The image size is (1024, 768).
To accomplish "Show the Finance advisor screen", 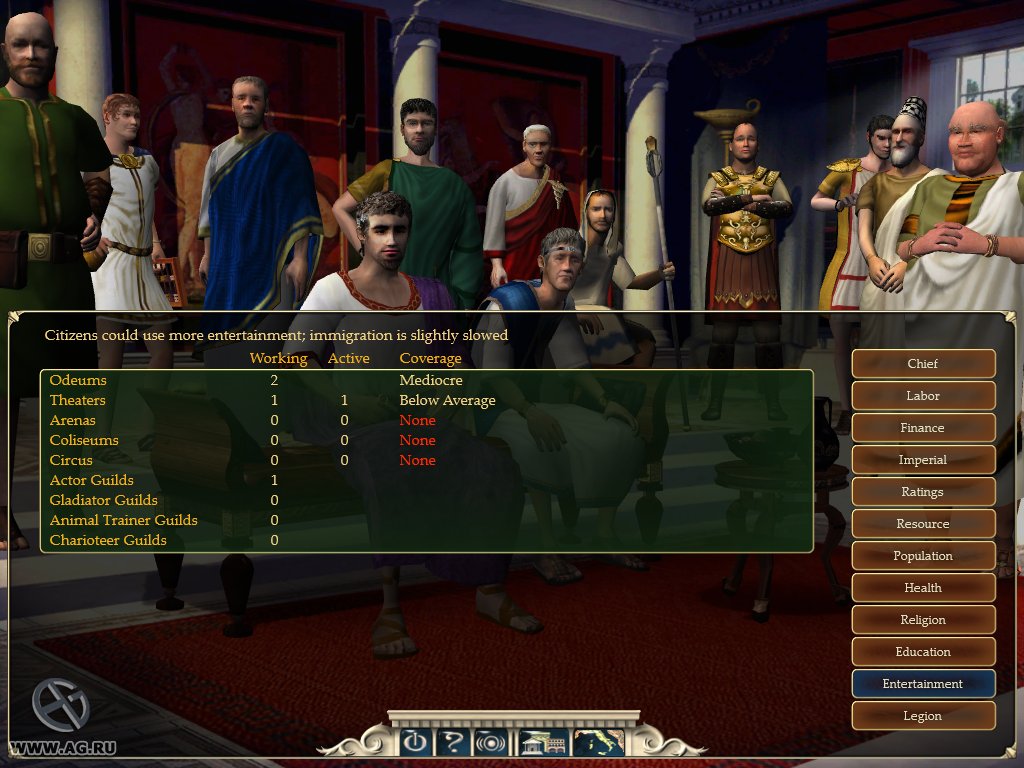I will click(923, 428).
